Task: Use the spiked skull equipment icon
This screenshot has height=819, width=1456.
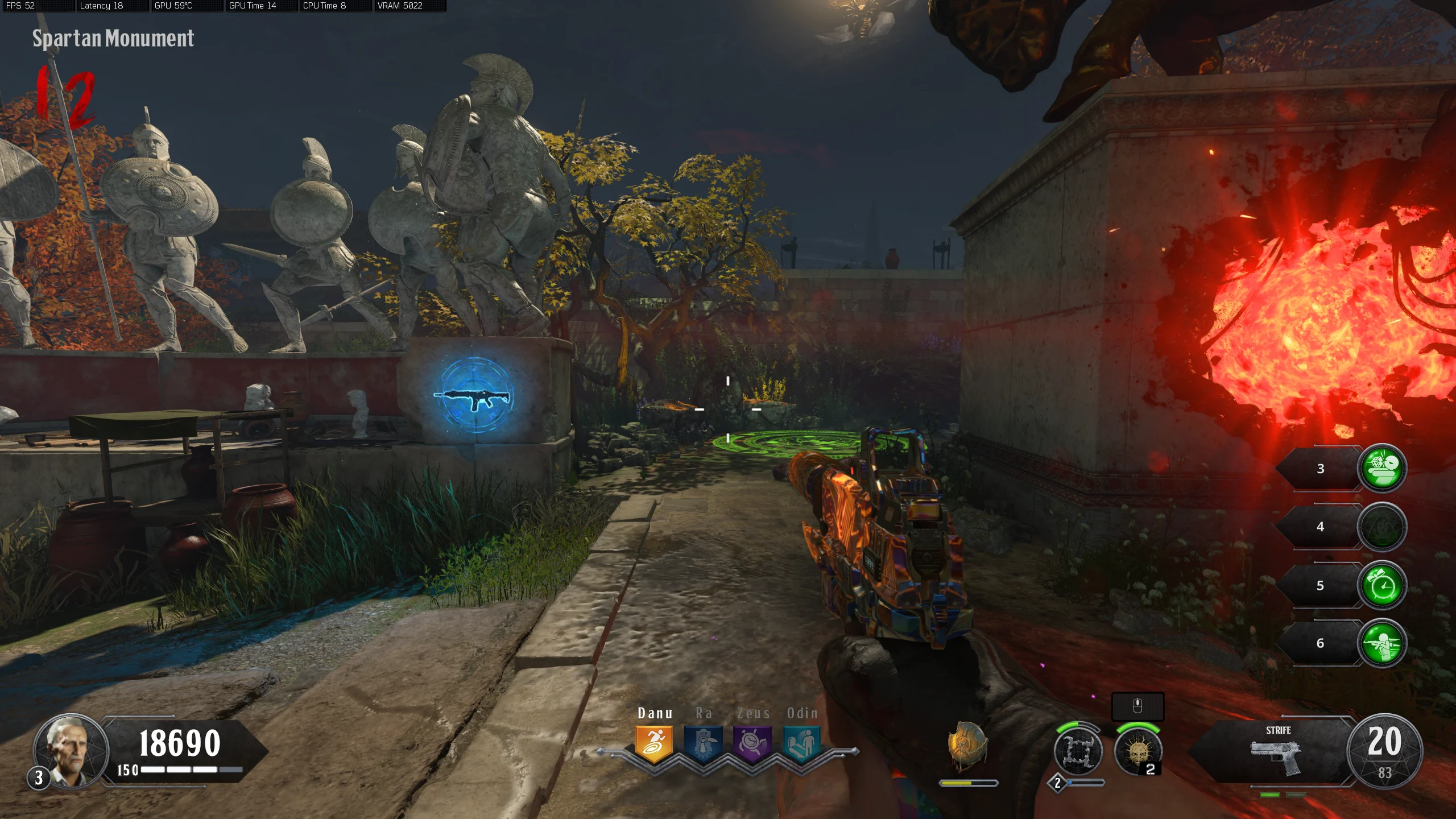Action: (x=1137, y=752)
